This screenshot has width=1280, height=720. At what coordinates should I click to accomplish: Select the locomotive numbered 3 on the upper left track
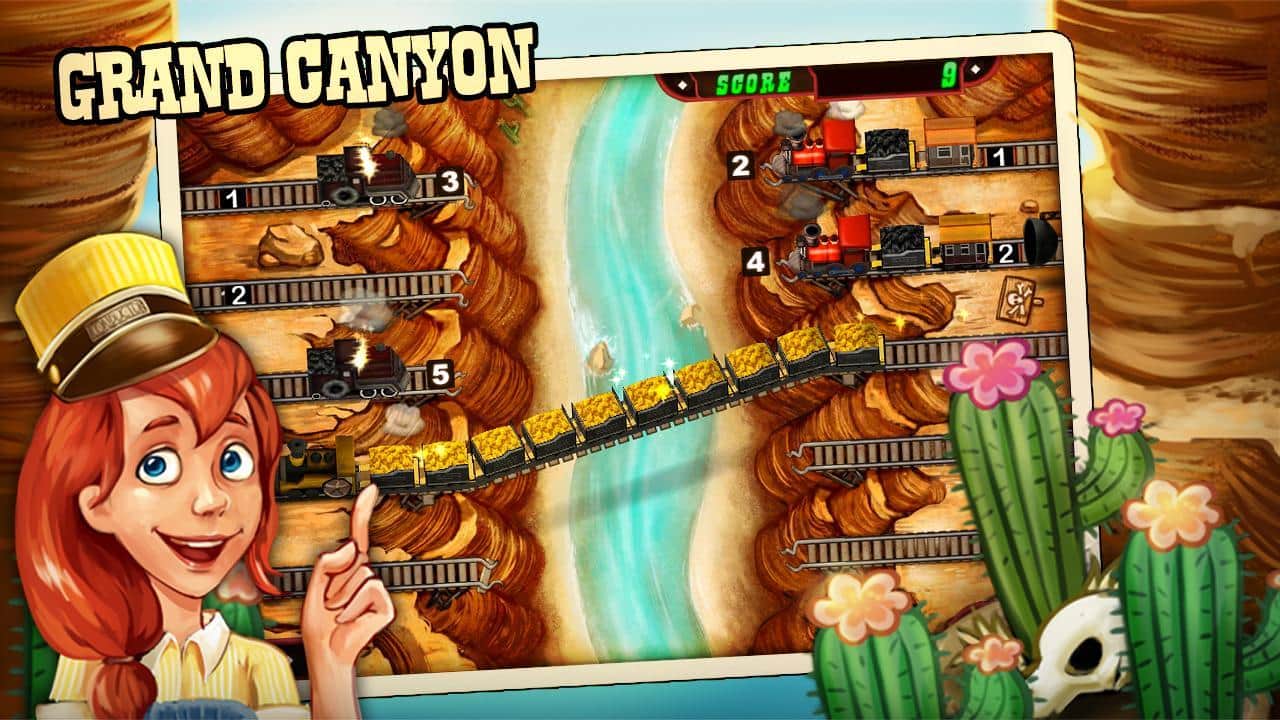370,170
